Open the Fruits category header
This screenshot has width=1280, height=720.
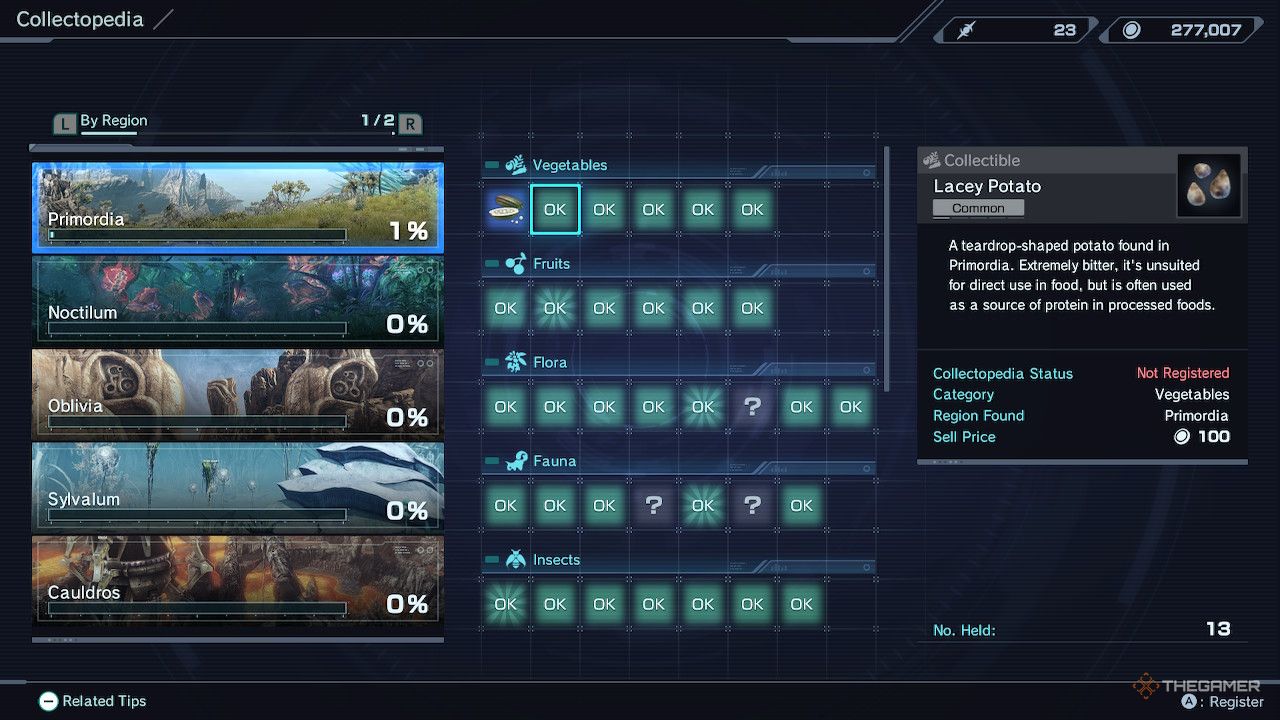tap(551, 264)
